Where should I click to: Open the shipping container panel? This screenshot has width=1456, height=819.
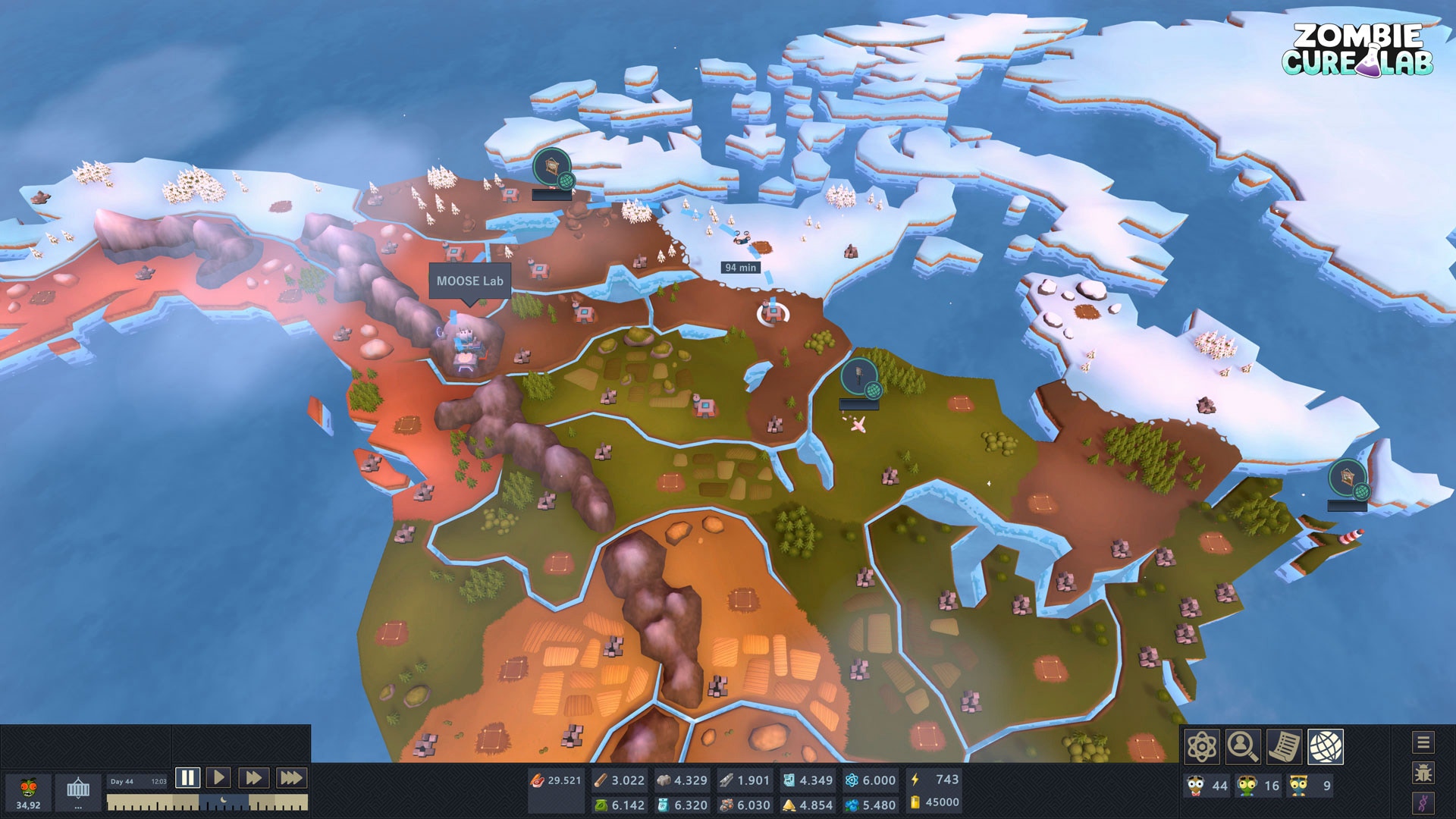click(x=78, y=792)
